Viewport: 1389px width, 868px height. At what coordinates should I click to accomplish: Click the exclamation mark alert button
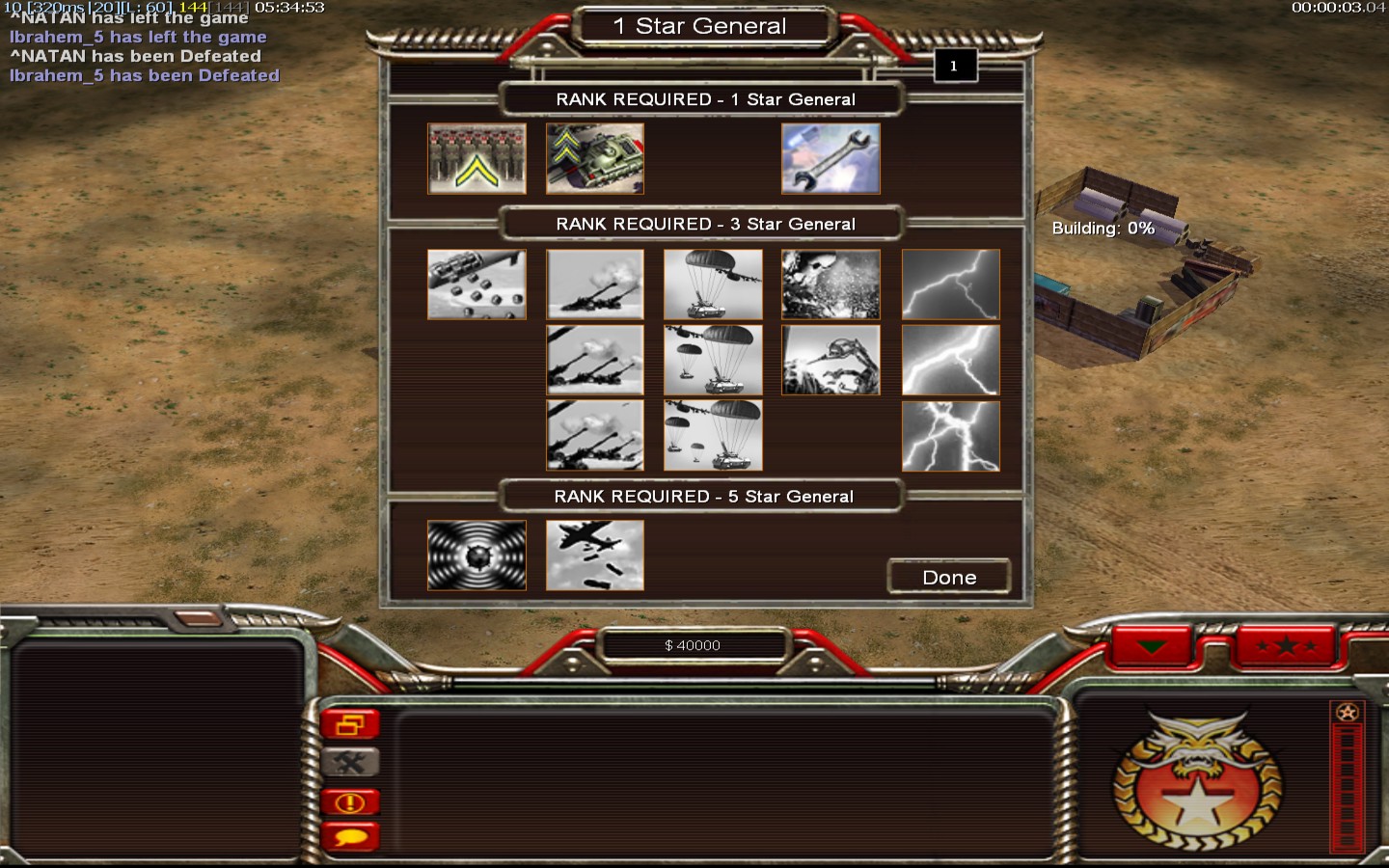click(350, 801)
